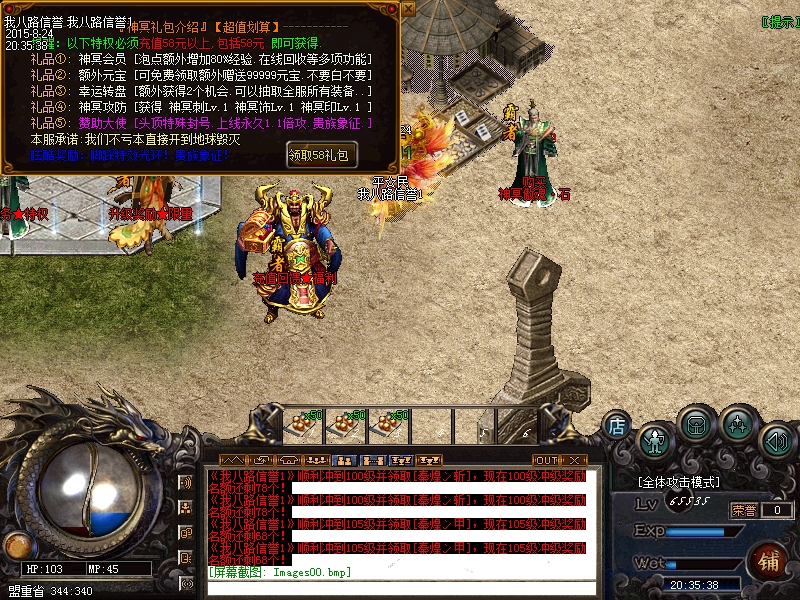Screen dimensions: 800x600
Task: Open the skills round icon button
Action: tap(738, 423)
